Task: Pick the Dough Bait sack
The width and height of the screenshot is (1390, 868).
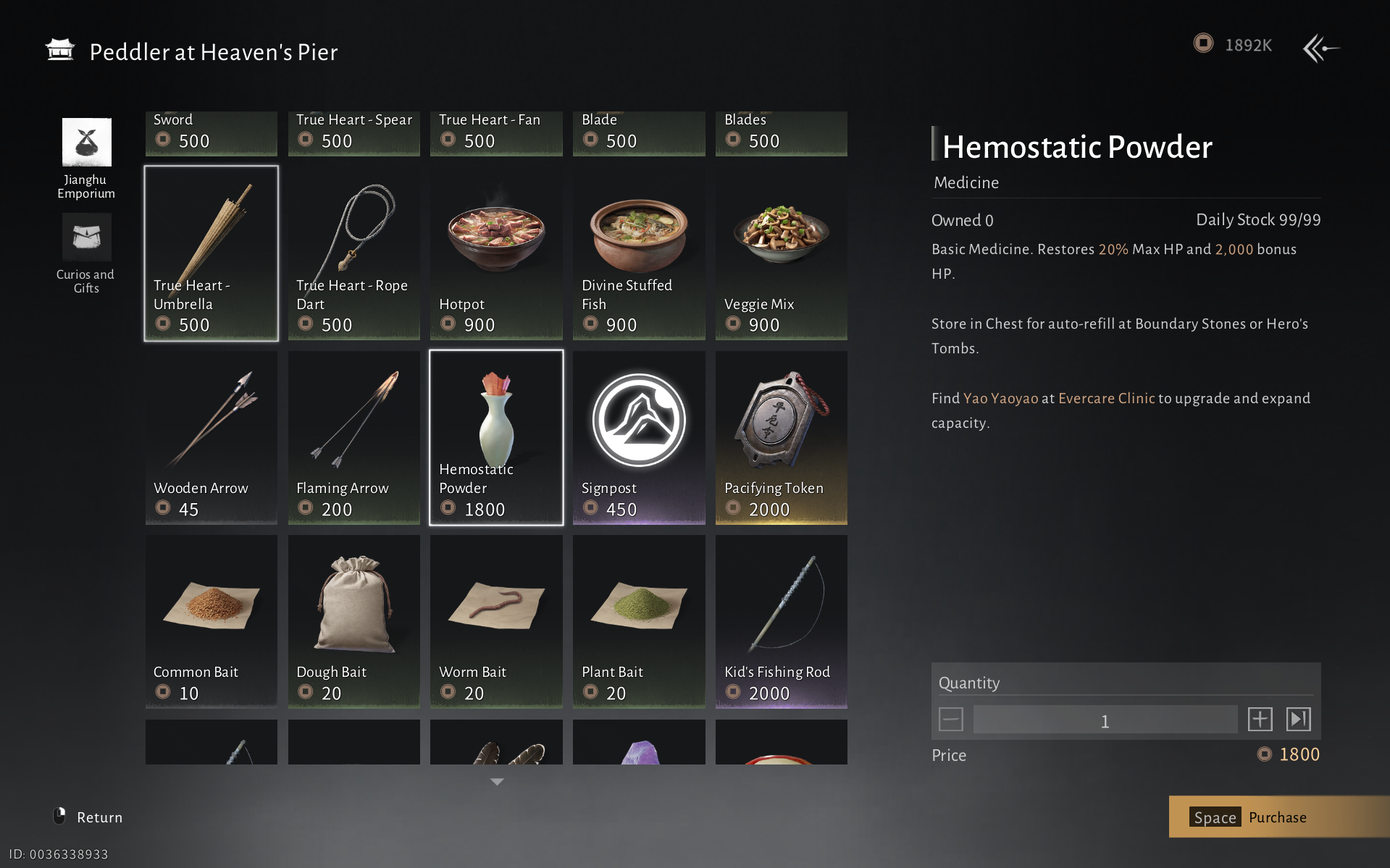Action: point(353,621)
